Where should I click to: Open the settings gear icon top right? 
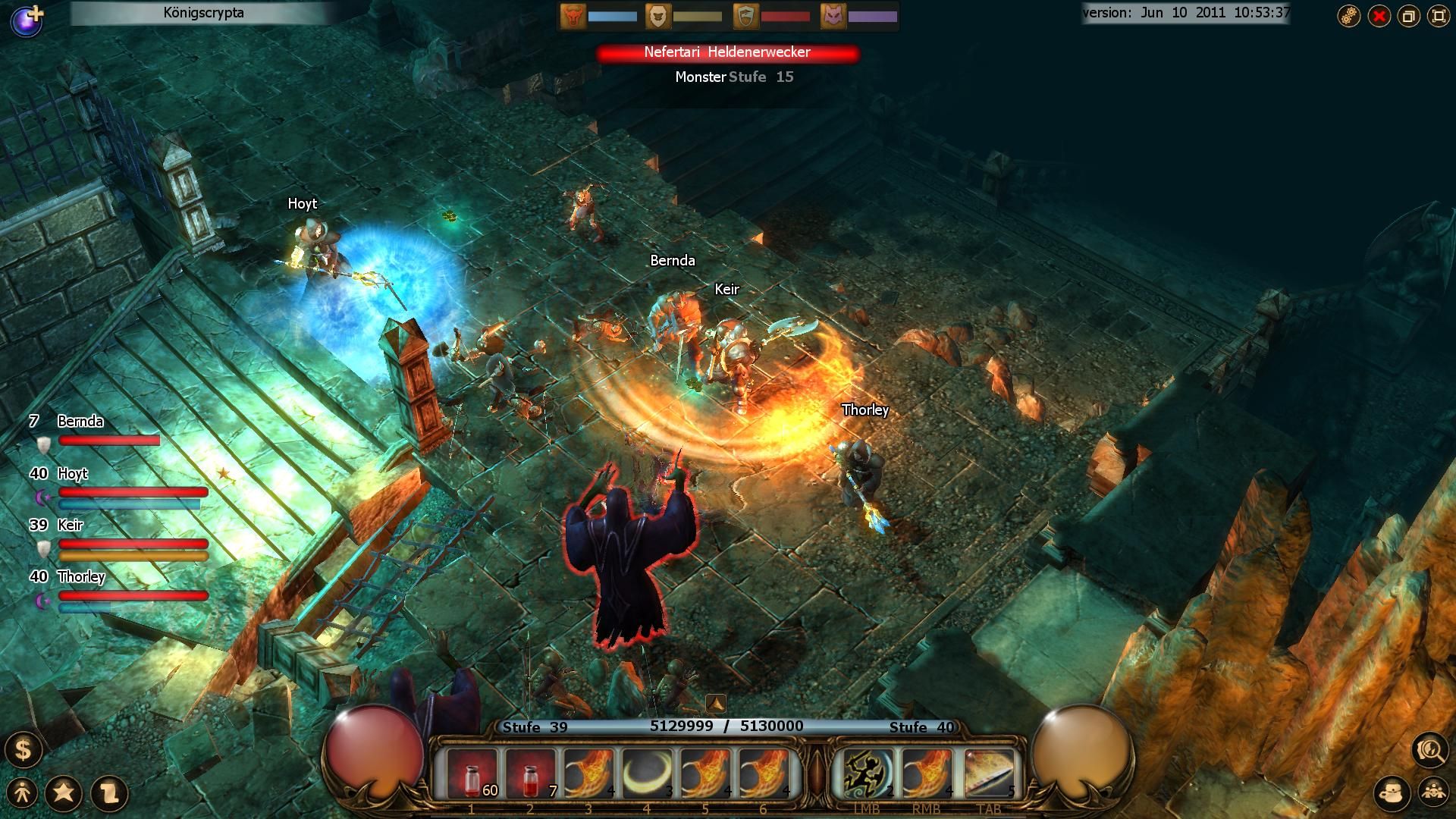(x=1349, y=15)
